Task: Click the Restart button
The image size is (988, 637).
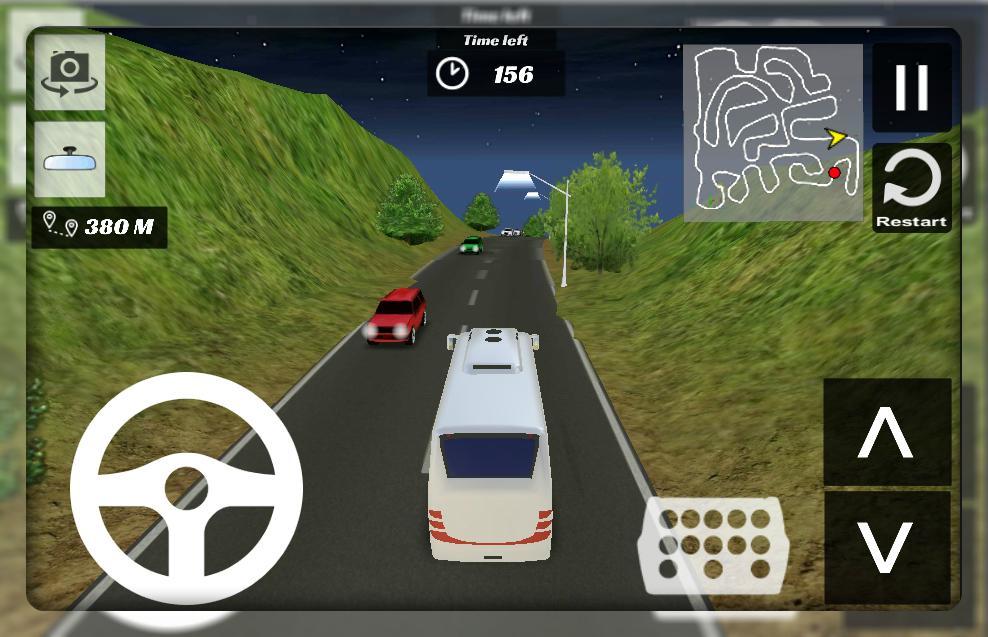Action: [911, 189]
